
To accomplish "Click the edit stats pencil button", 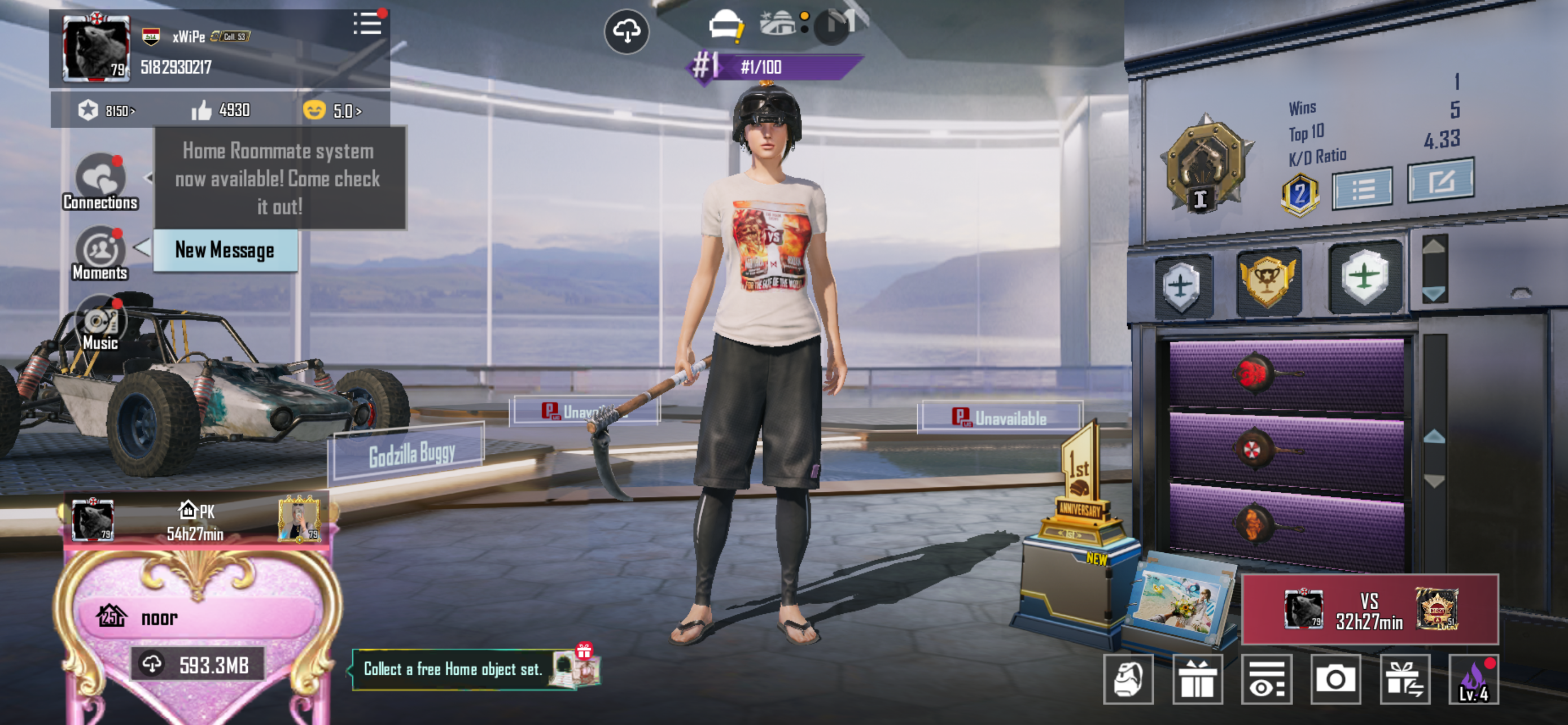I will point(1440,181).
